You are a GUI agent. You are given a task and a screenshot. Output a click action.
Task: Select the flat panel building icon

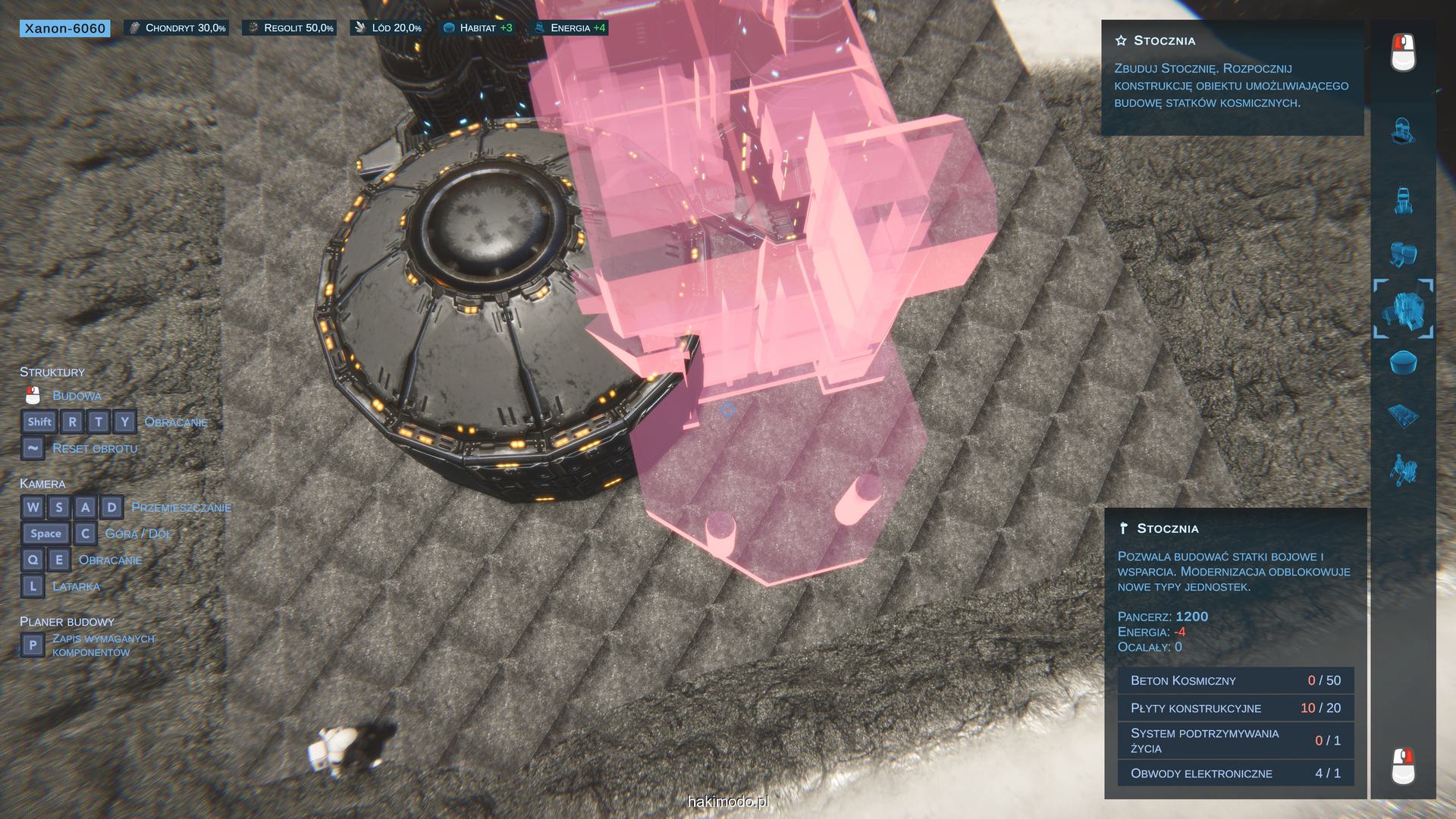tap(1403, 416)
